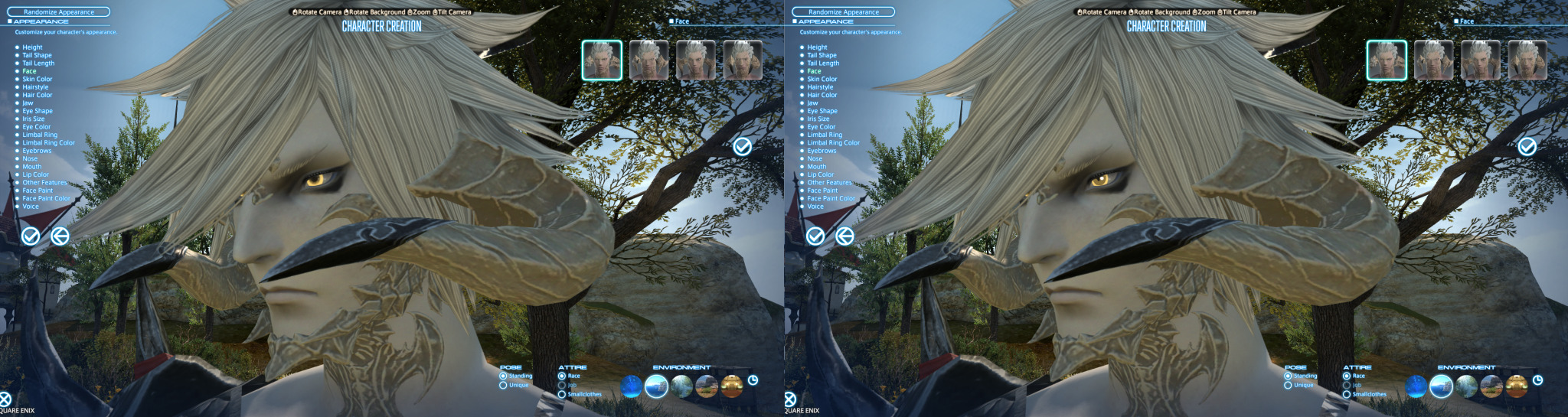Confirm with the right view's lower-left checkmark button
The width and height of the screenshot is (1568, 417).
[815, 236]
